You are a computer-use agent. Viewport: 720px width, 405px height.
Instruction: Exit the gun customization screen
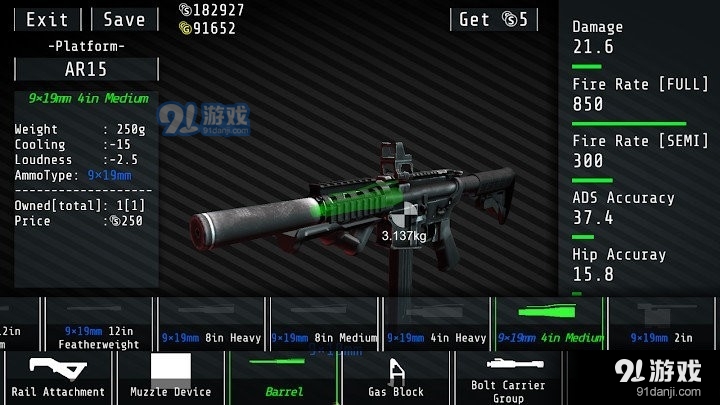47,19
